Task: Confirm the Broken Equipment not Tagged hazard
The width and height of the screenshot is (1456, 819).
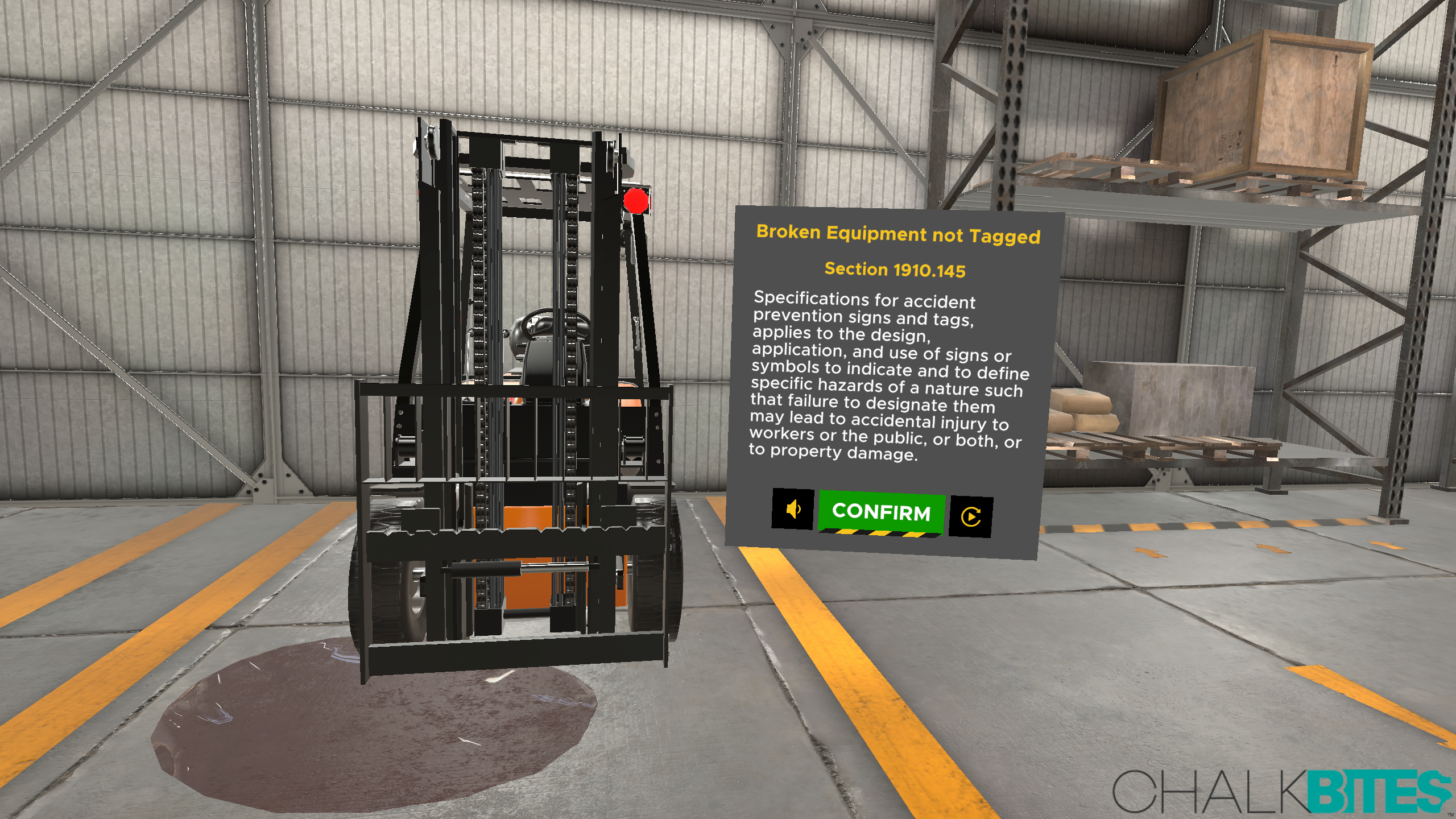Action: pos(881,513)
